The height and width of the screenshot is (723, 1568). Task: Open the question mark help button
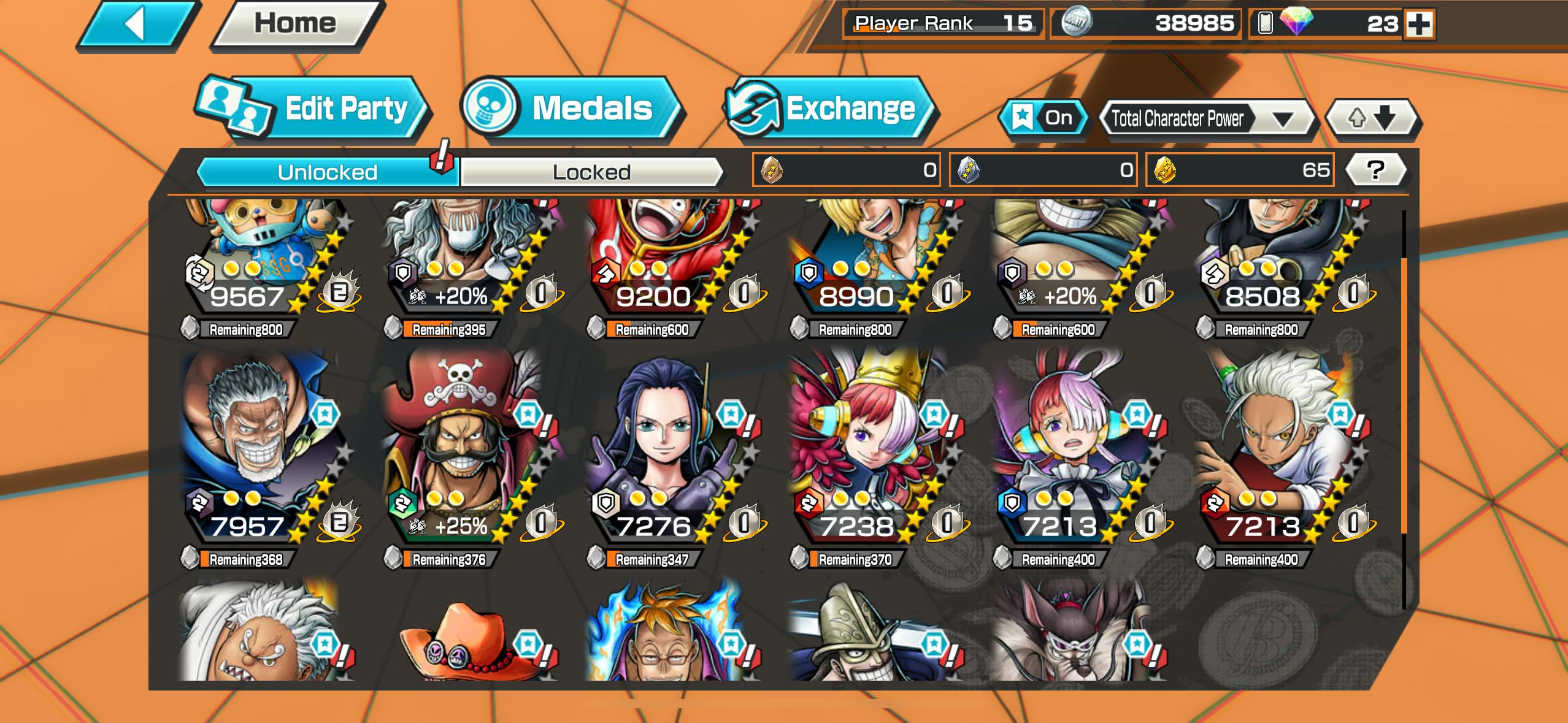(1375, 170)
